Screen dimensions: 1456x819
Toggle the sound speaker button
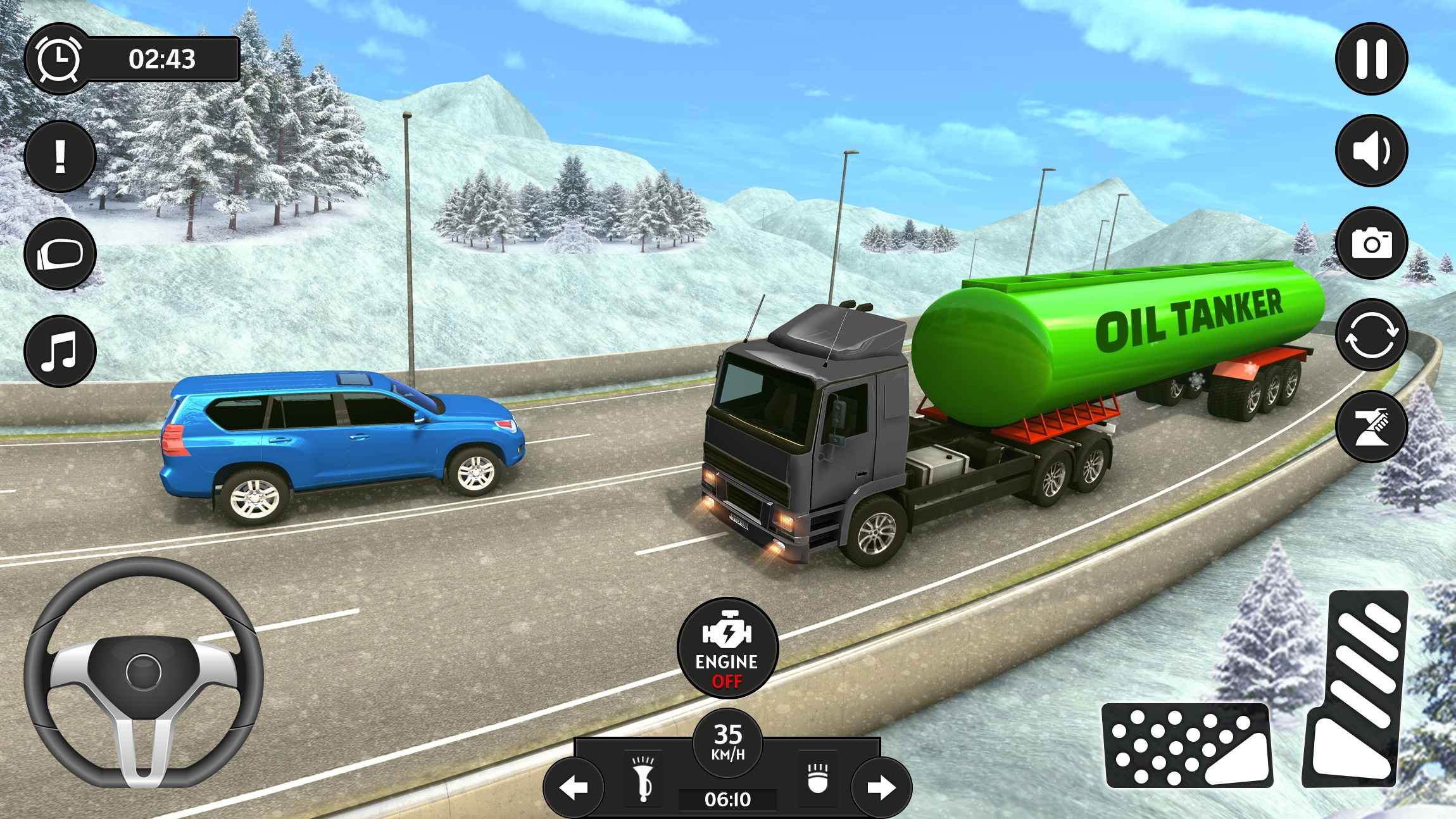click(1371, 151)
